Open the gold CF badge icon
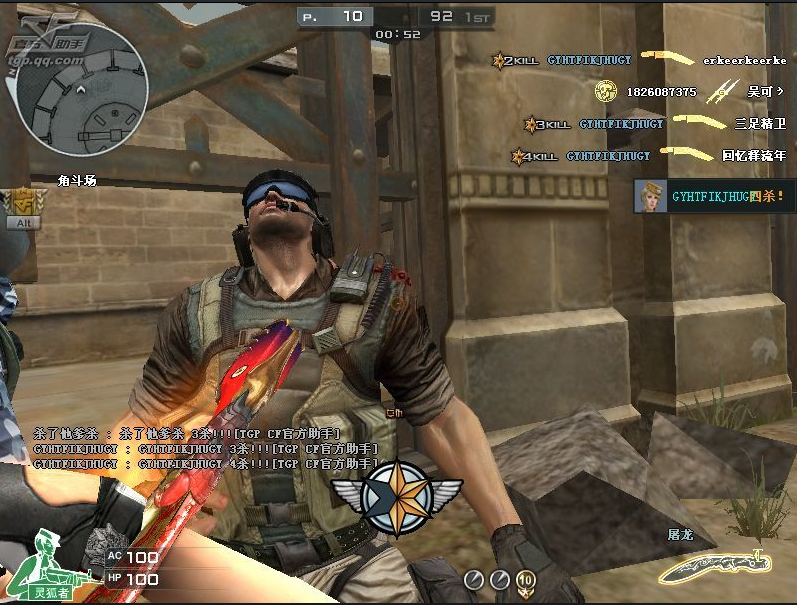The width and height of the screenshot is (797, 605). click(19, 203)
